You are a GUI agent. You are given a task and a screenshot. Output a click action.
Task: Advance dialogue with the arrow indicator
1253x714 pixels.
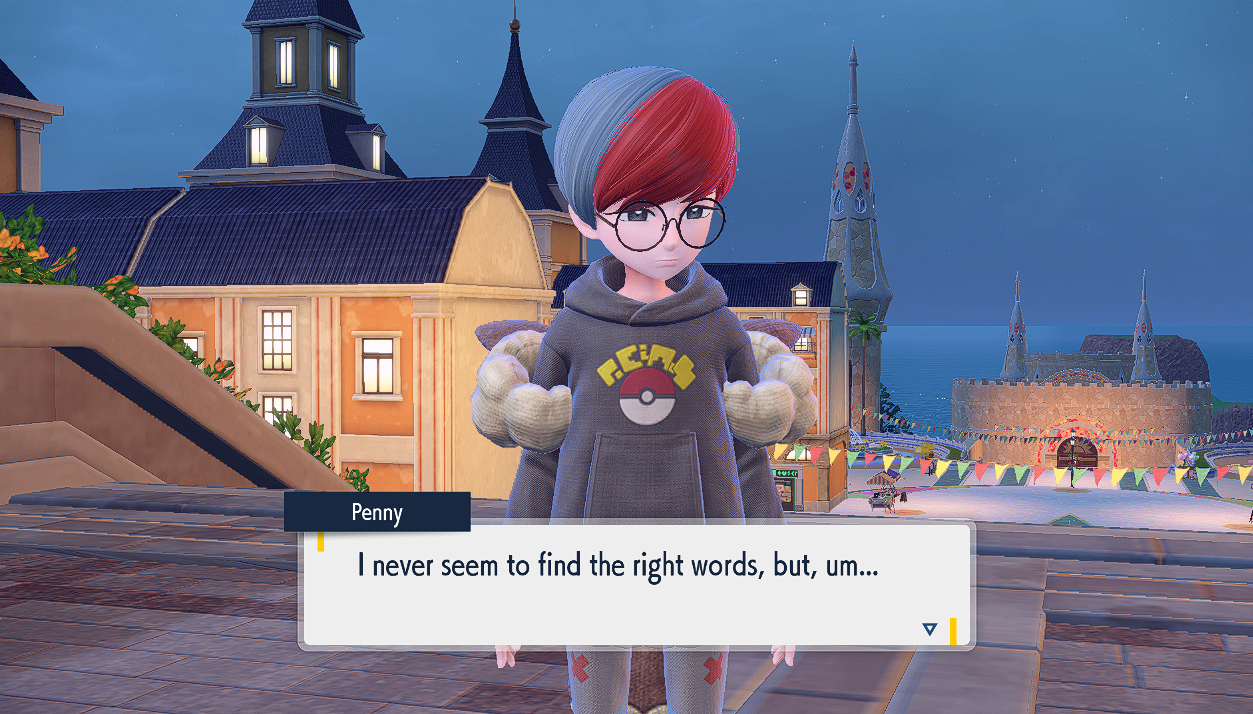929,629
